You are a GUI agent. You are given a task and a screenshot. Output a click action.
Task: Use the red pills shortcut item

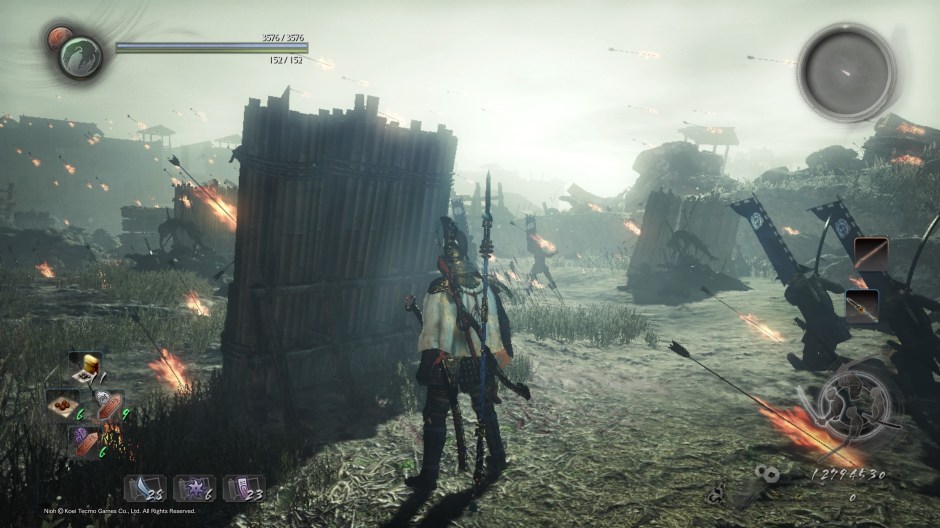point(62,403)
